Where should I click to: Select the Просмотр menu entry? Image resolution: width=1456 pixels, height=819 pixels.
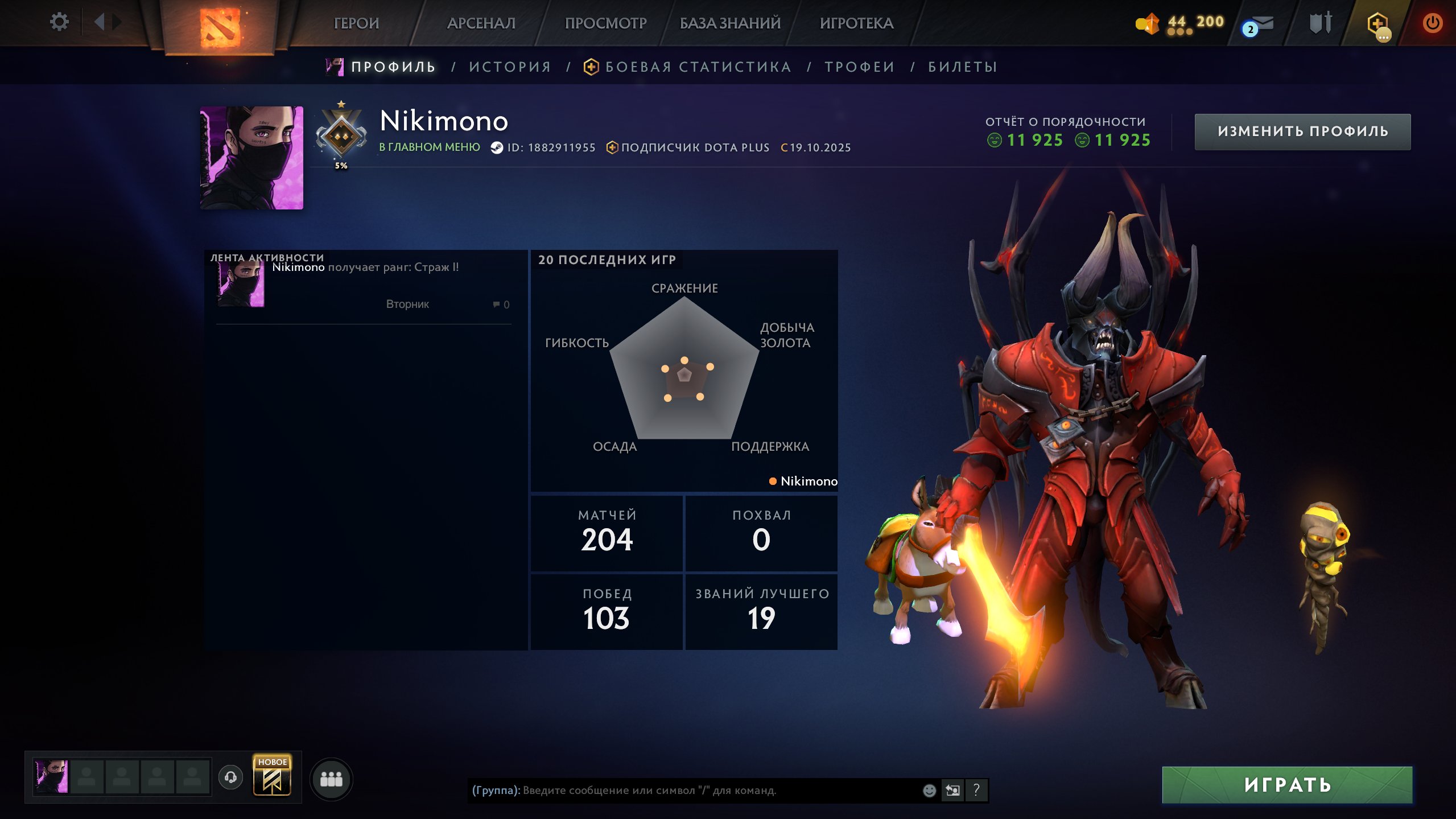pos(605,23)
